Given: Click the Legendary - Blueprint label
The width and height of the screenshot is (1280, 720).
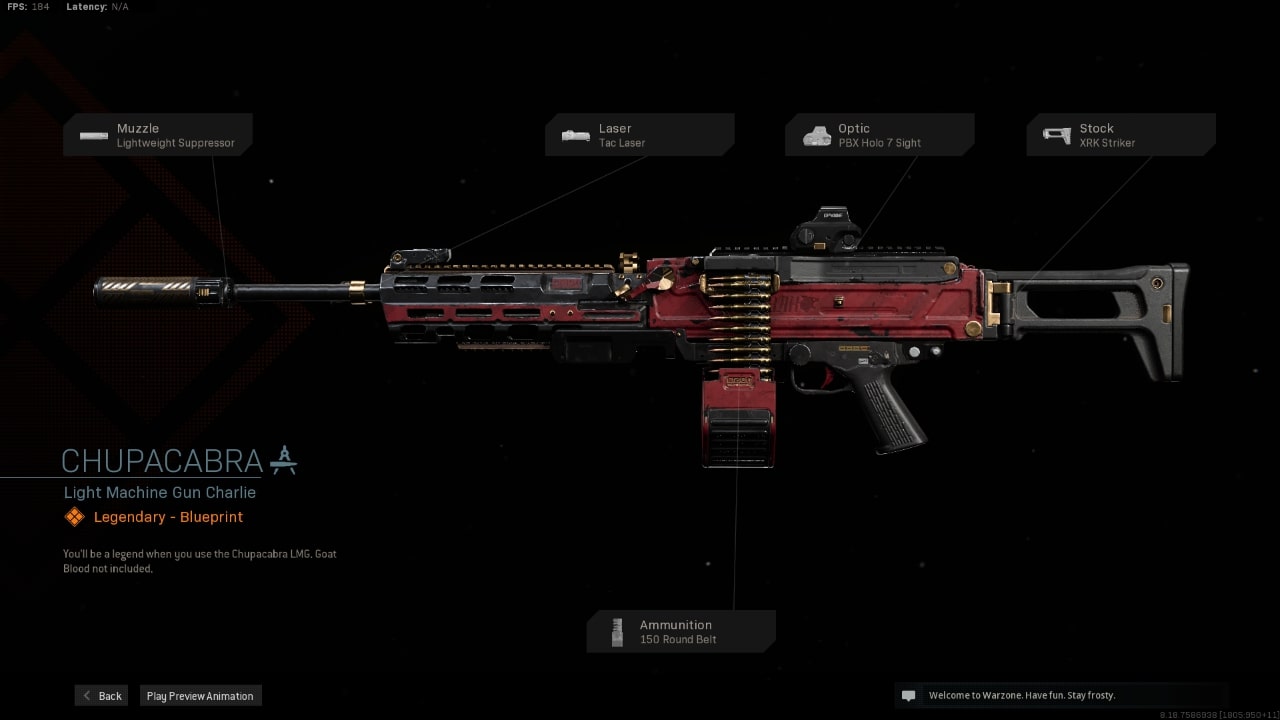Looking at the screenshot, I should (167, 516).
